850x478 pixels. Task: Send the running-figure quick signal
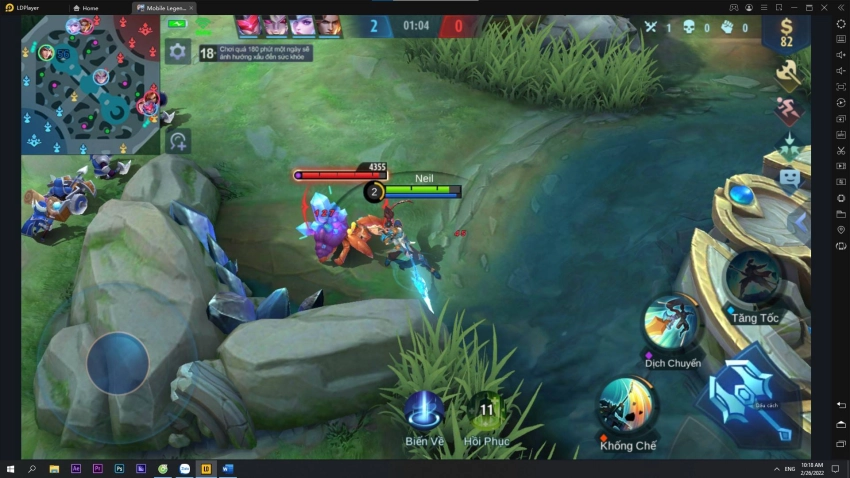(x=788, y=109)
